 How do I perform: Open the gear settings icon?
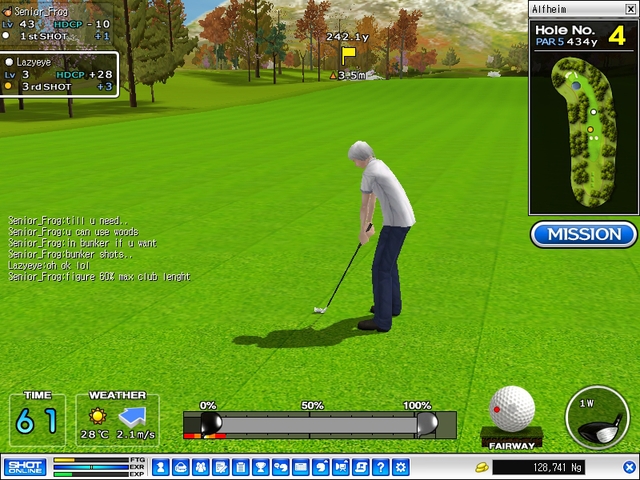(401, 467)
